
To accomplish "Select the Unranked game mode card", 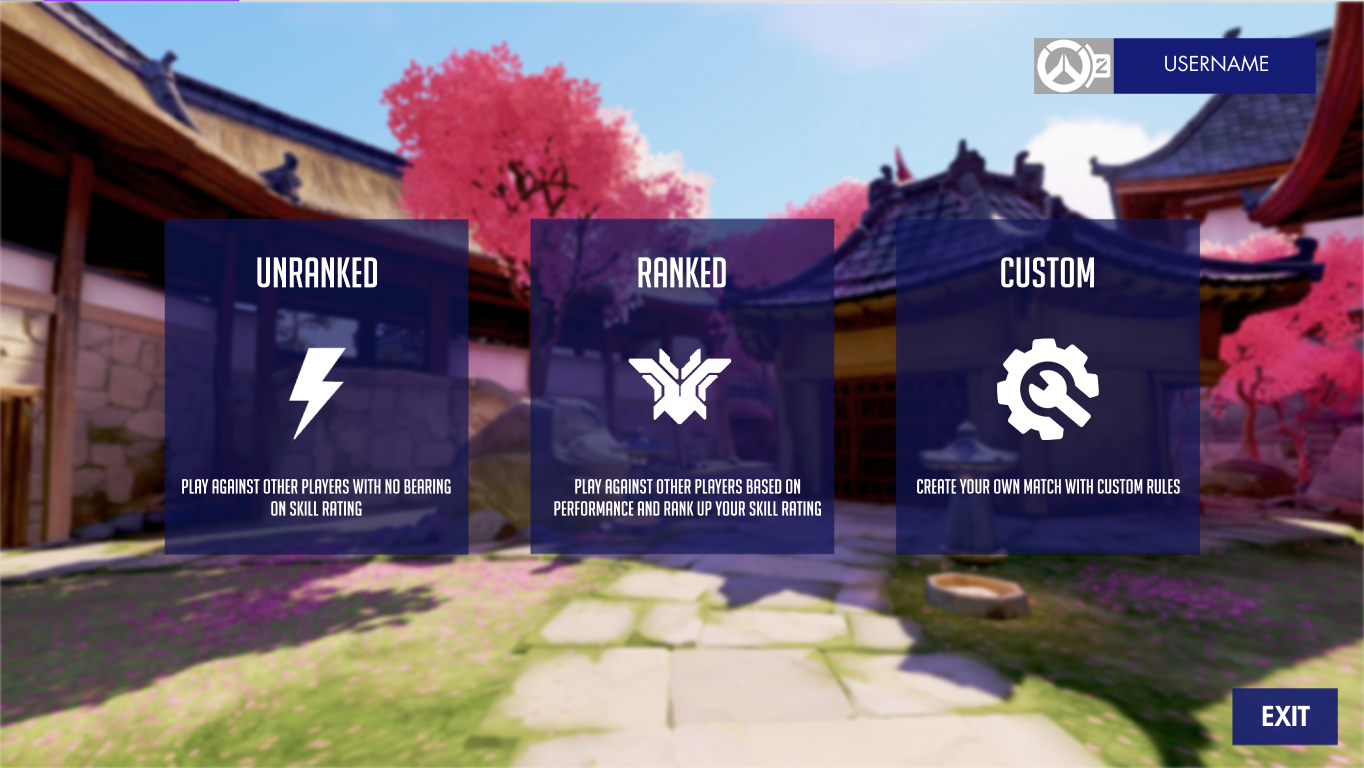I will tap(316, 386).
